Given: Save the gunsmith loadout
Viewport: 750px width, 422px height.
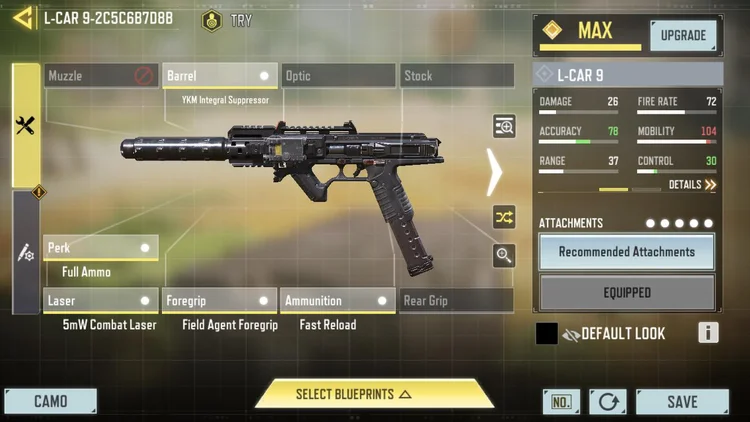Looking at the screenshot, I should [681, 402].
